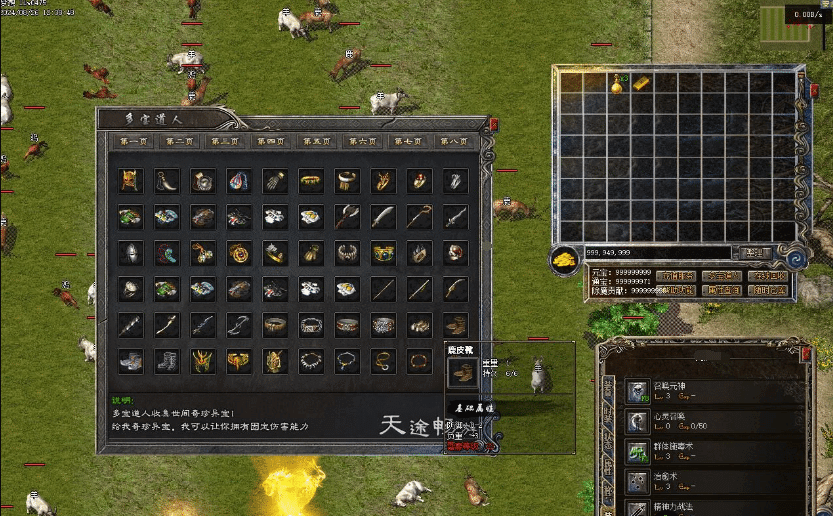Select the golden mask item in shop
The image size is (833, 516).
(x=128, y=181)
